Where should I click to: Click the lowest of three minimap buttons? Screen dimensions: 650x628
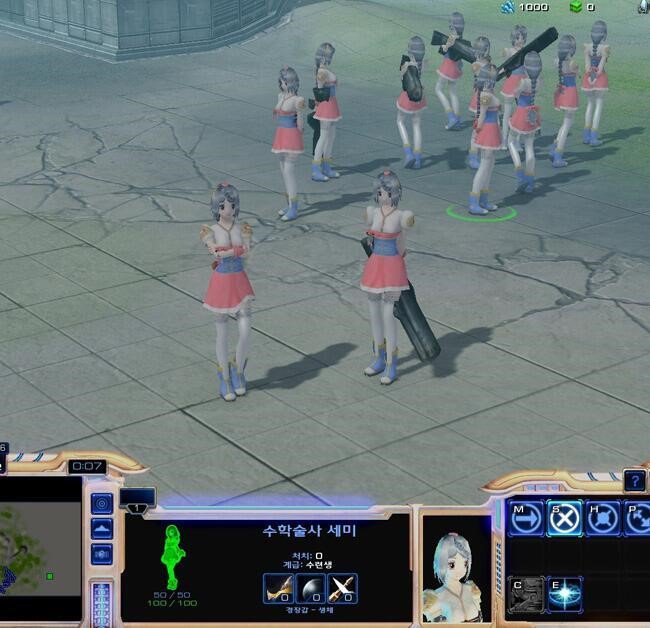(101, 554)
